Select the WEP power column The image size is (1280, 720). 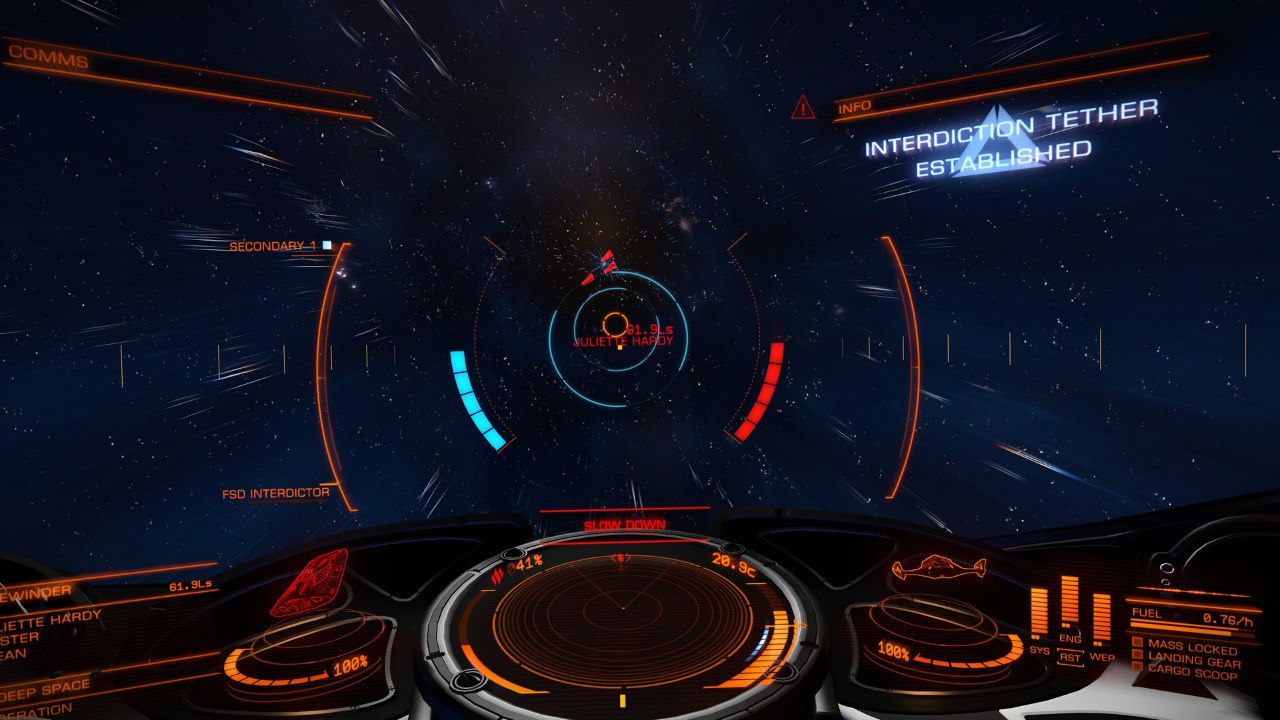[x=1101, y=616]
